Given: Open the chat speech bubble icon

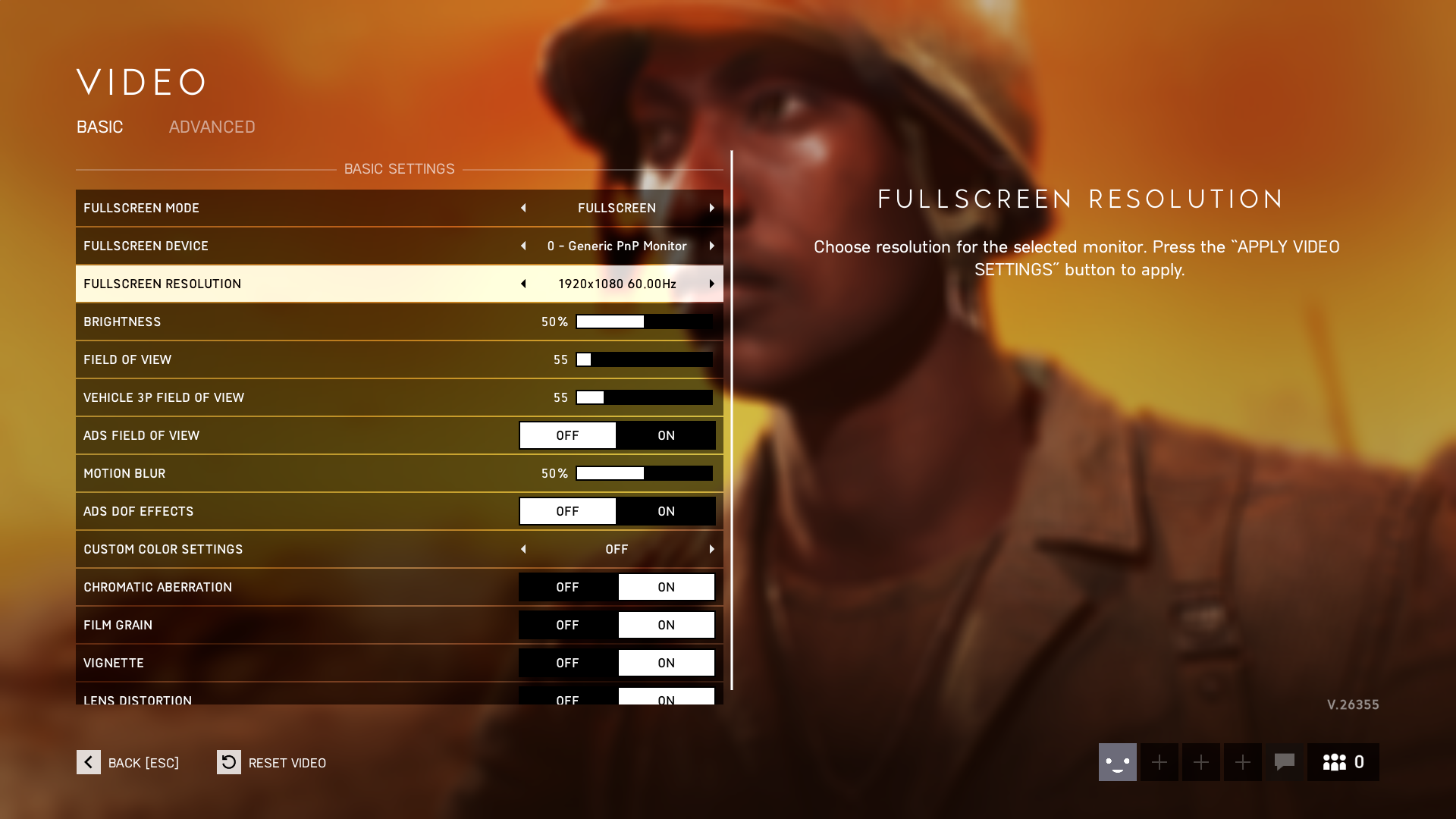Looking at the screenshot, I should (1284, 762).
